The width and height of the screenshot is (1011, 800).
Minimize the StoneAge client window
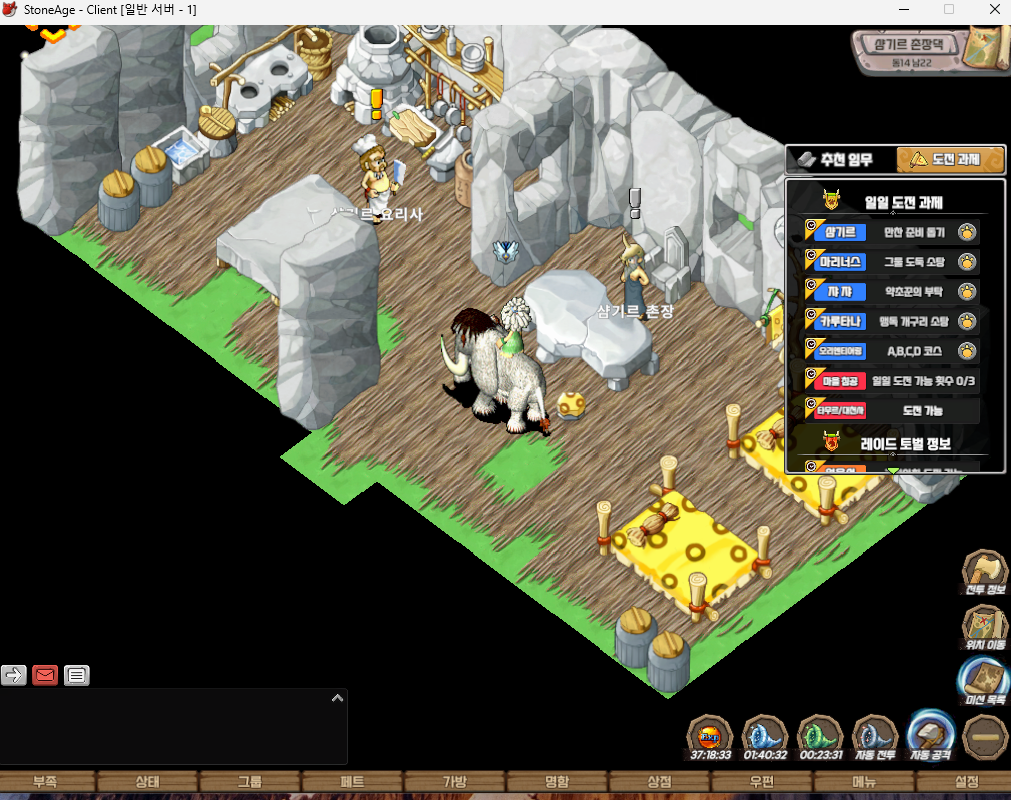[x=902, y=10]
